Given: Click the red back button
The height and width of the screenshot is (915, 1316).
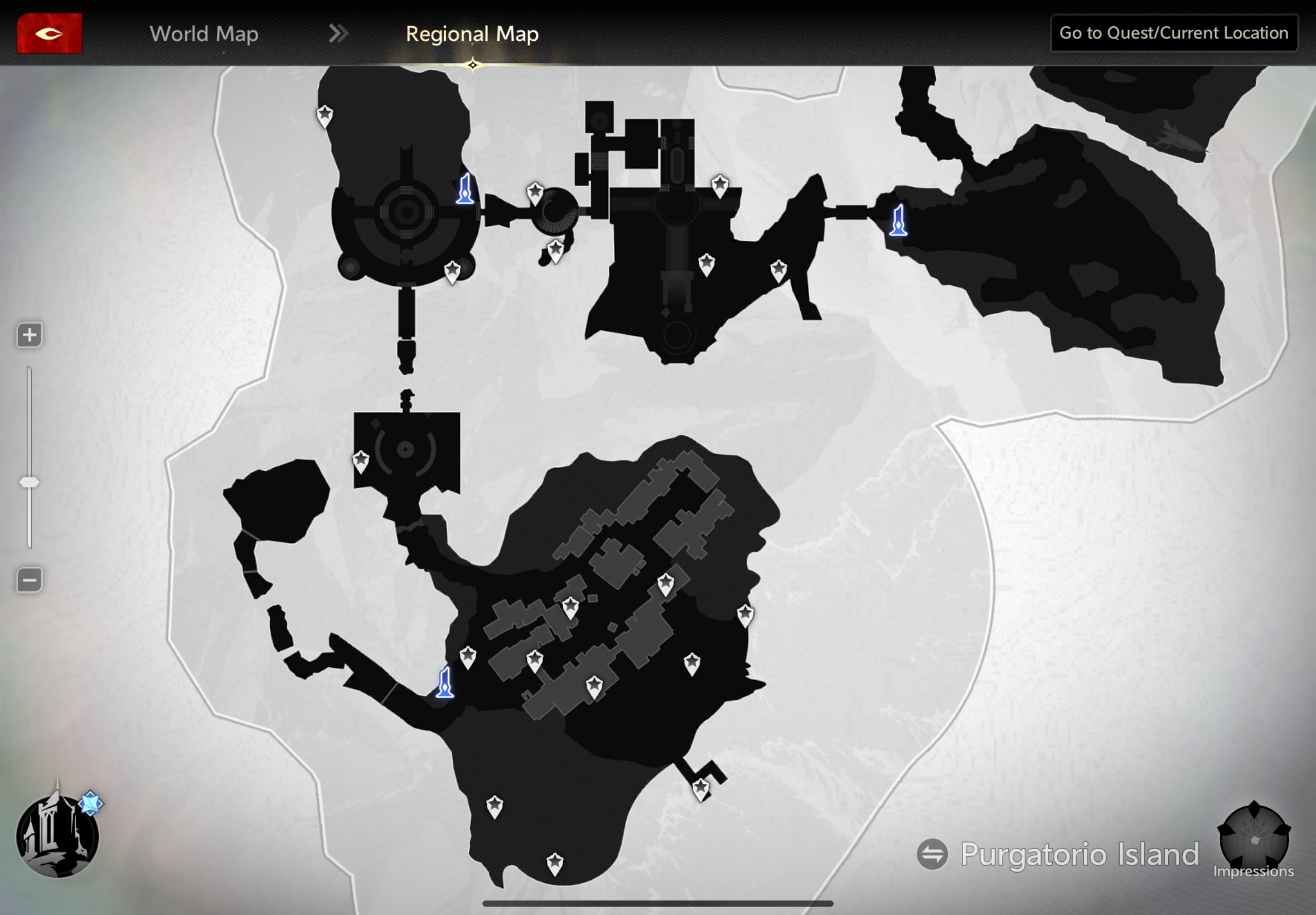Looking at the screenshot, I should (x=49, y=33).
